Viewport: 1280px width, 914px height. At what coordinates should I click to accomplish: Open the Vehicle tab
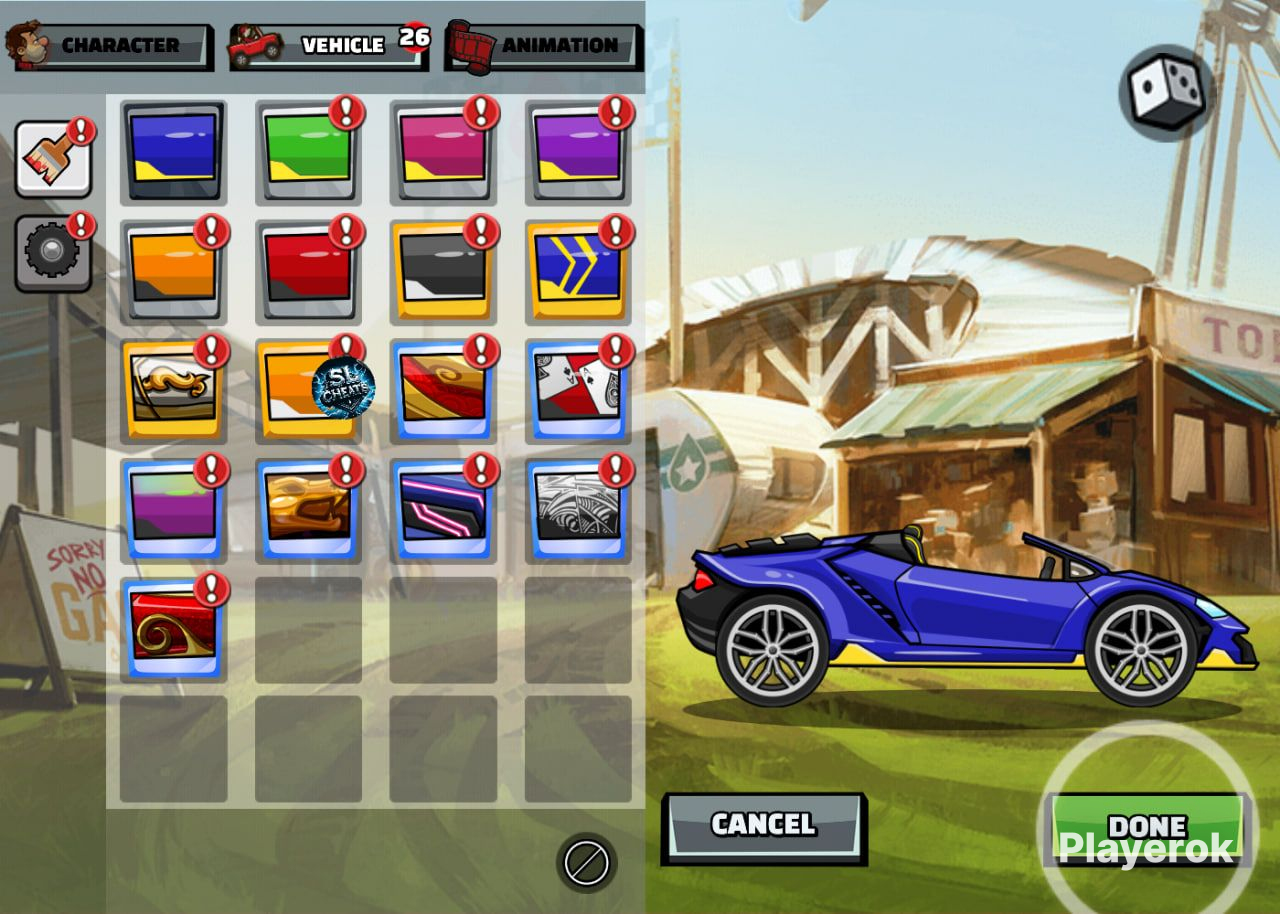329,46
